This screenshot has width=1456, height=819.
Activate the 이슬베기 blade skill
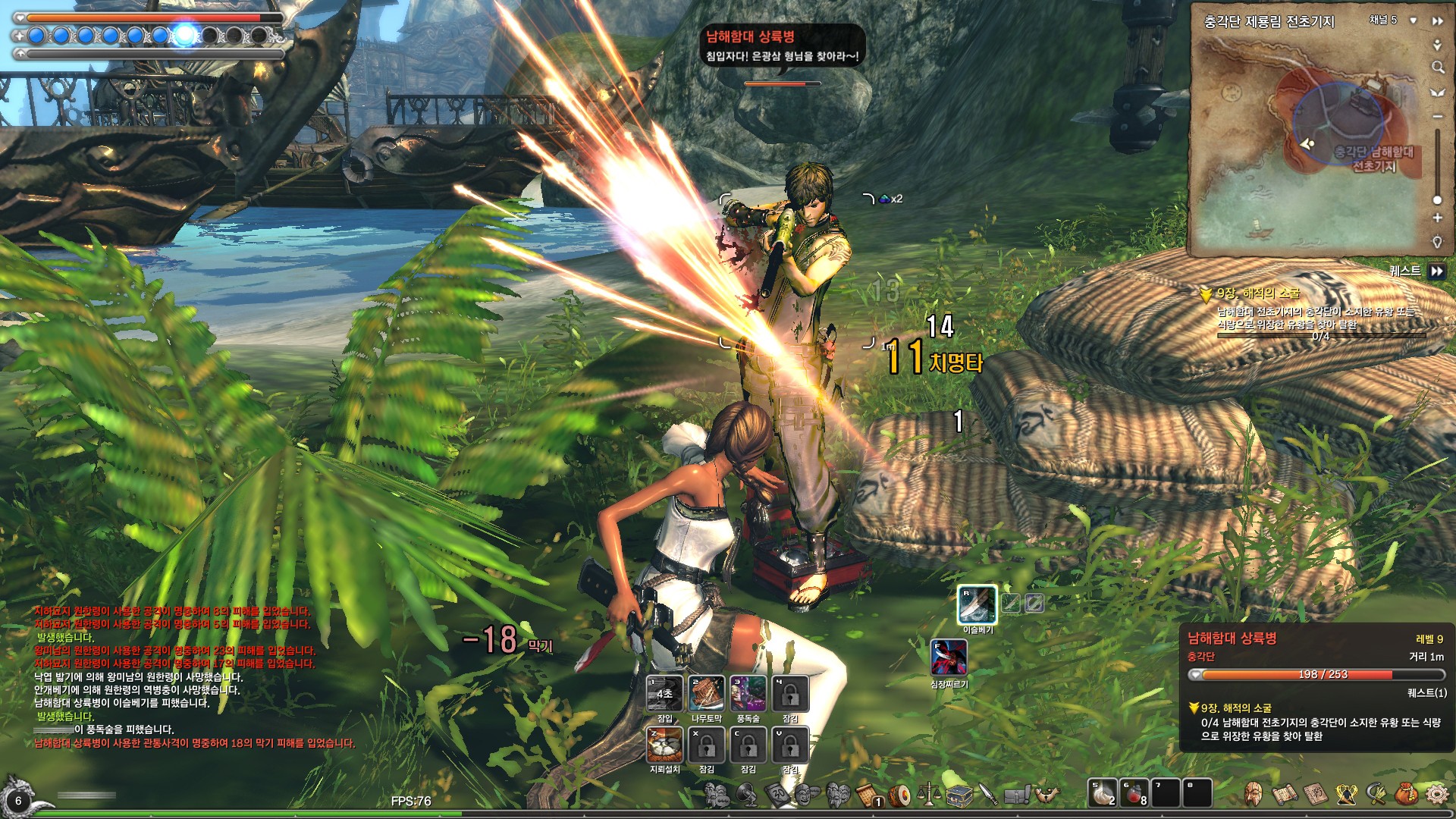[x=977, y=604]
